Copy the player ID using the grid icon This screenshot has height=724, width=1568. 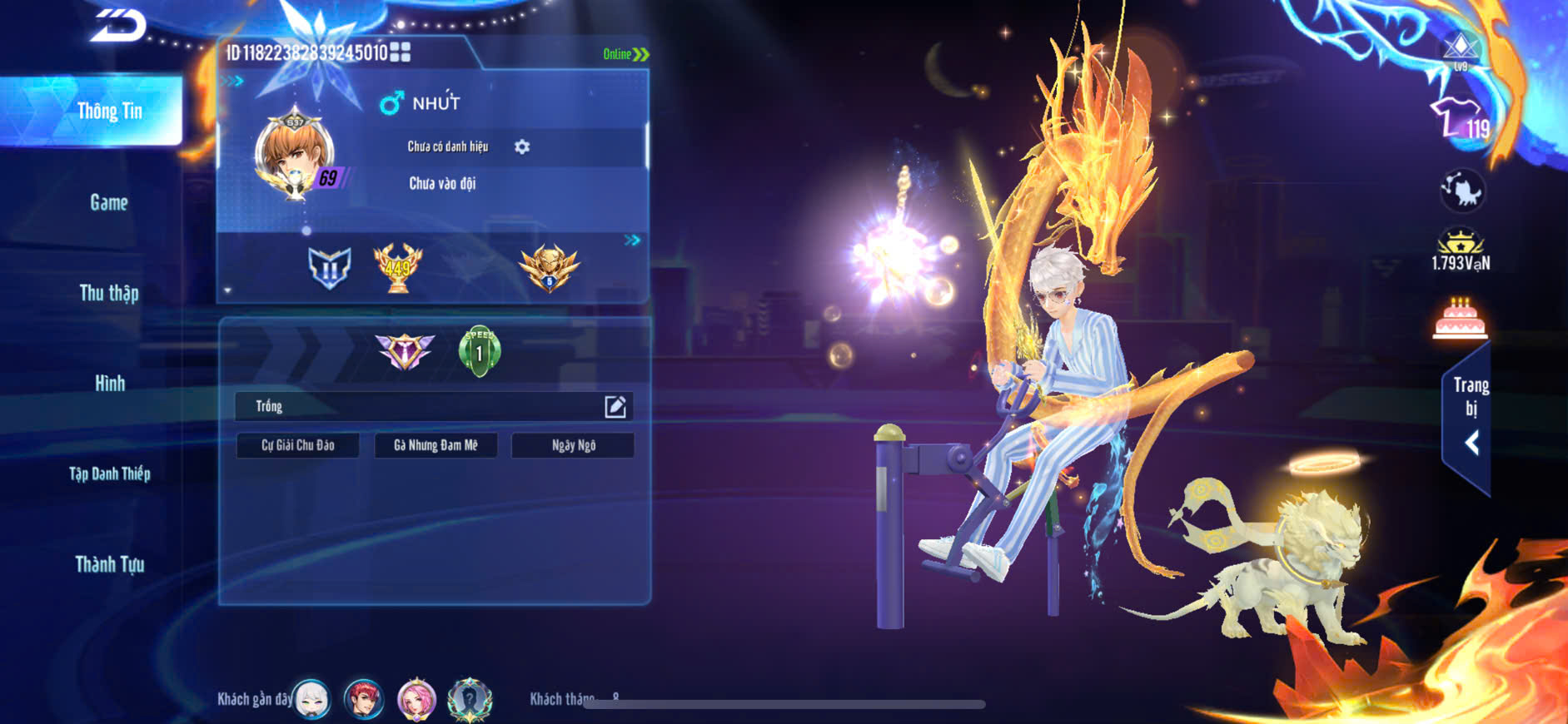pyautogui.click(x=401, y=52)
